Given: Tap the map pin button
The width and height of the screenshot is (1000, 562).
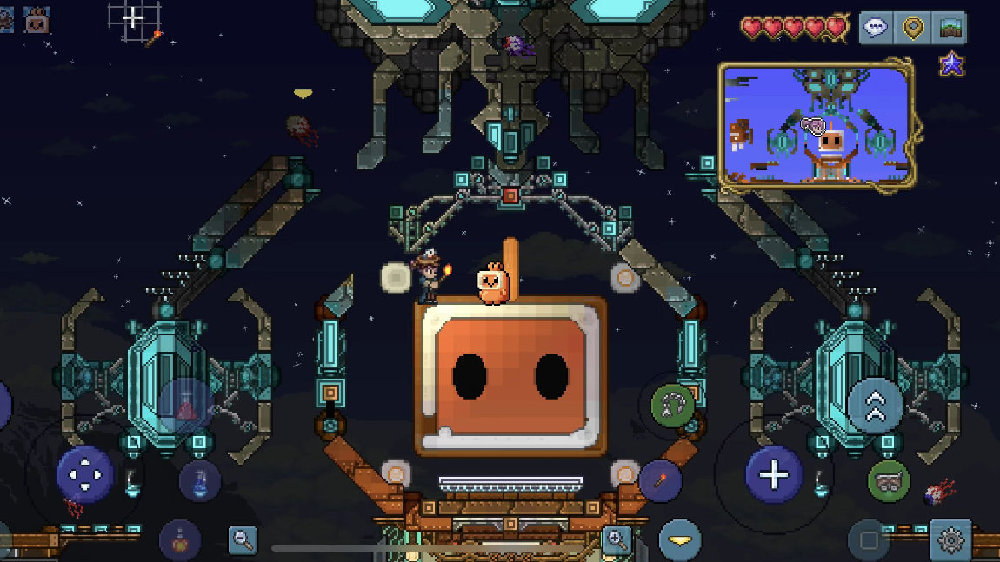Looking at the screenshot, I should [x=913, y=28].
